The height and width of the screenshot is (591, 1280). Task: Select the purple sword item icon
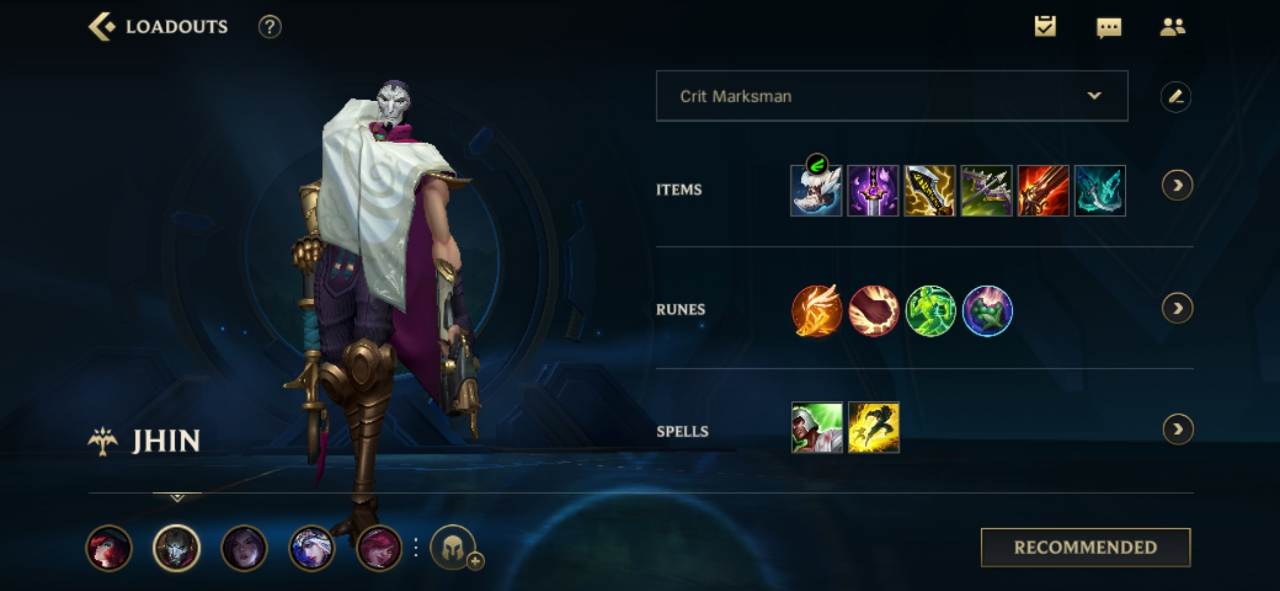tap(873, 191)
